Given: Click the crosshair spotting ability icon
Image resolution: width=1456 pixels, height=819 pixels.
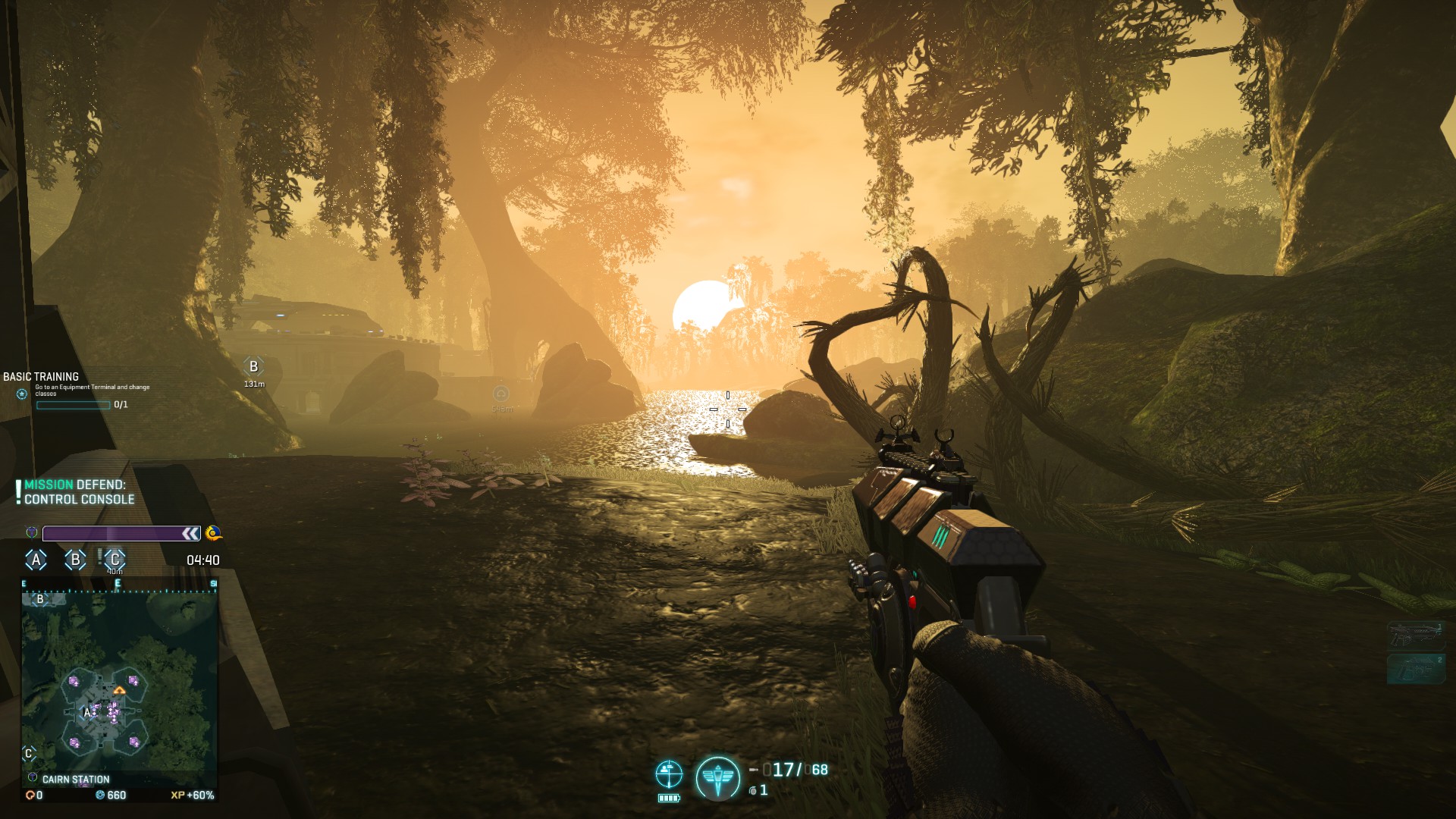Looking at the screenshot, I should (669, 774).
